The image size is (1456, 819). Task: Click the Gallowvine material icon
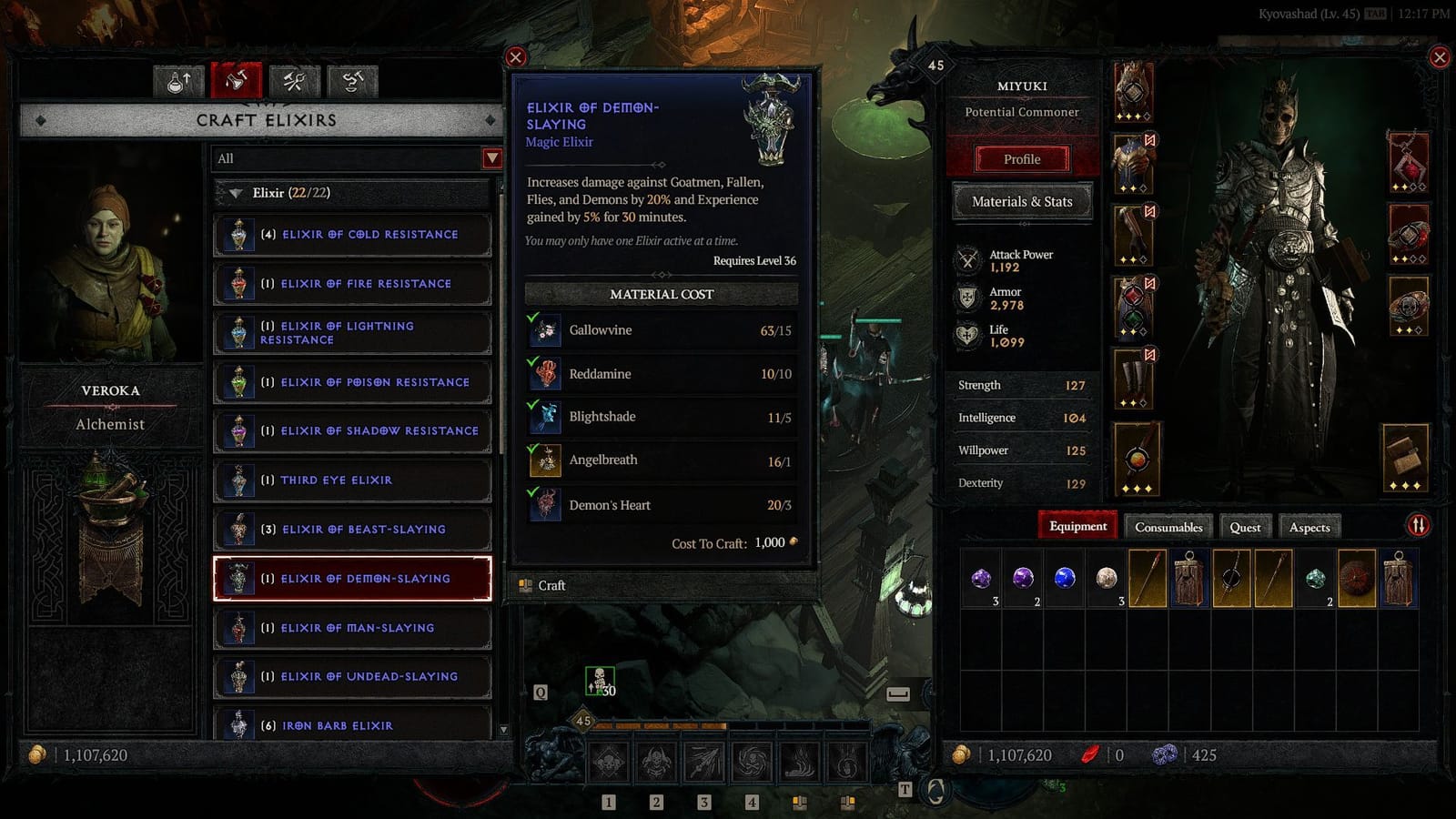[x=544, y=329]
